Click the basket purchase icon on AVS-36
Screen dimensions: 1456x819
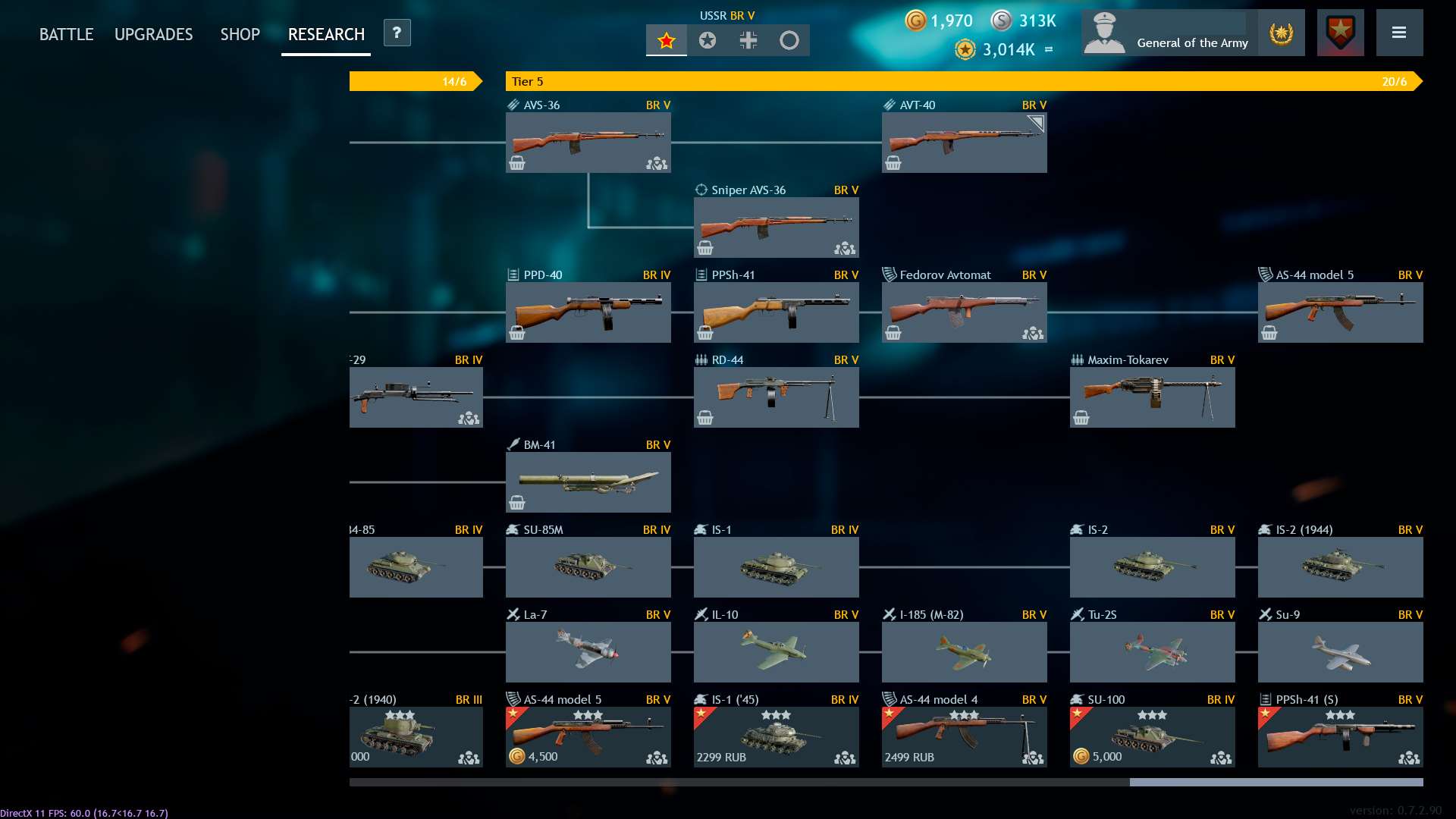tap(518, 163)
